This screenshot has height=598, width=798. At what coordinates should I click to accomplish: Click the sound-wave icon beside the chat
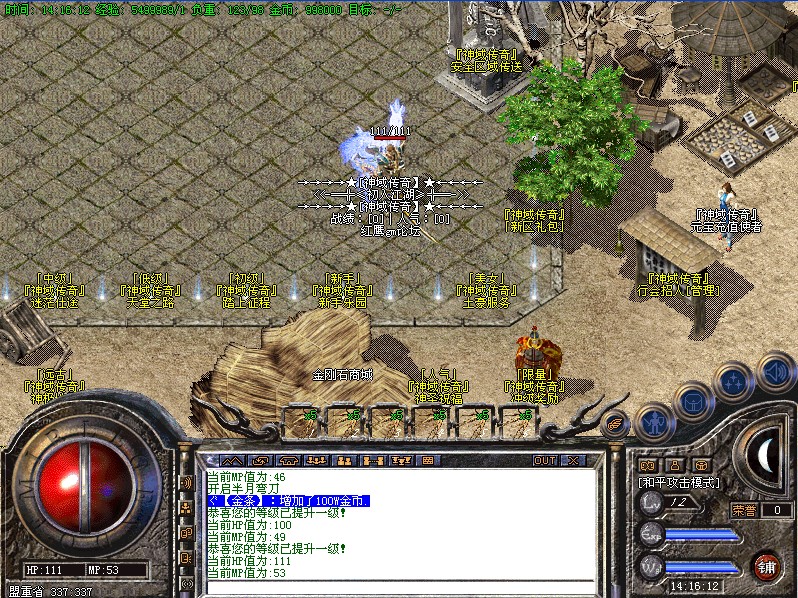186,482
